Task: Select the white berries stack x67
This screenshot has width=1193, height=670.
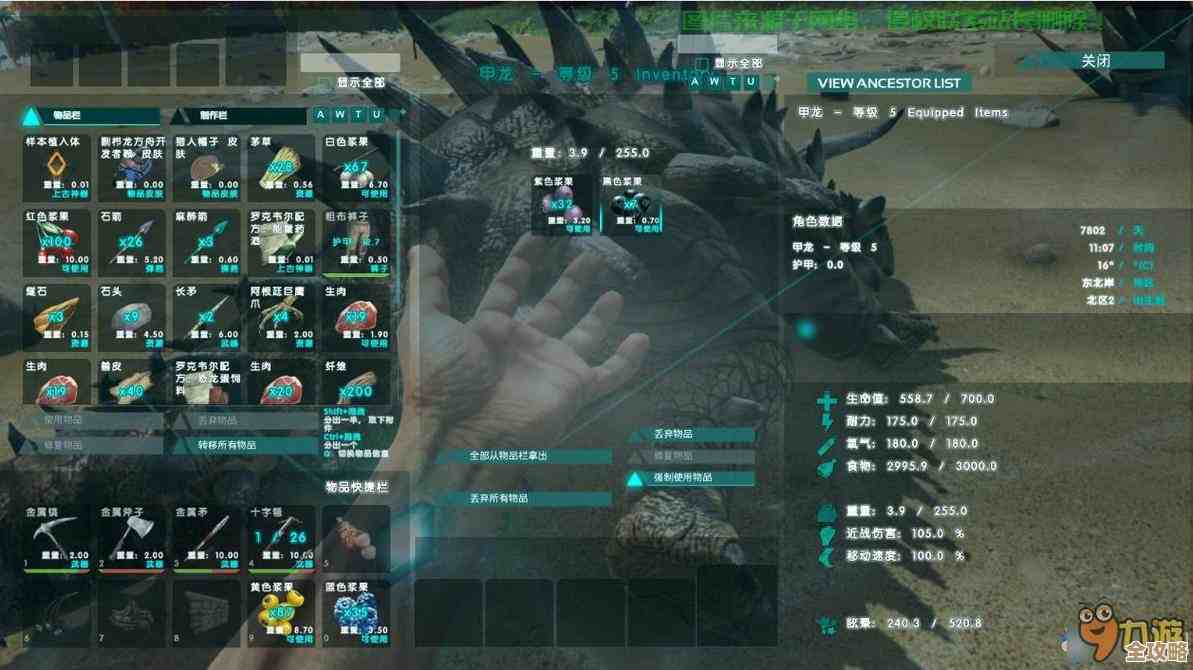Action: pyautogui.click(x=355, y=166)
